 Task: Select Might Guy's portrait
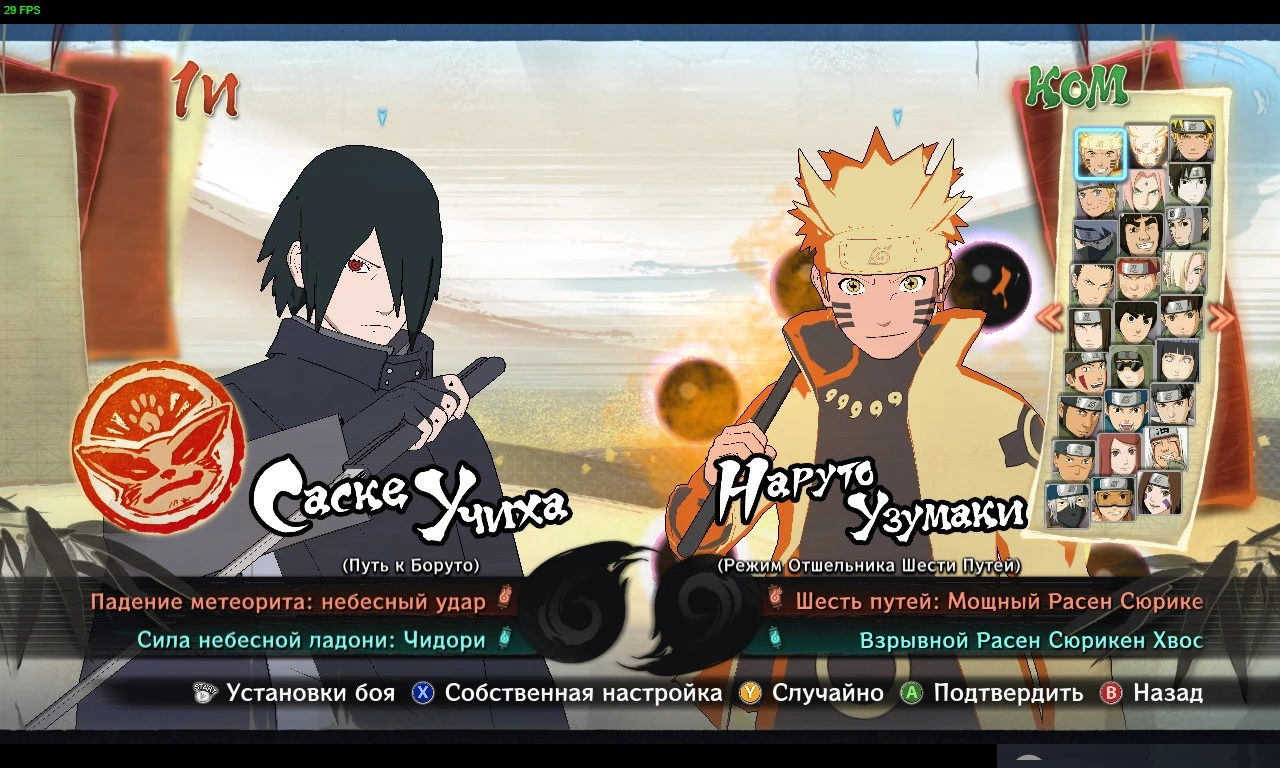coord(1139,235)
